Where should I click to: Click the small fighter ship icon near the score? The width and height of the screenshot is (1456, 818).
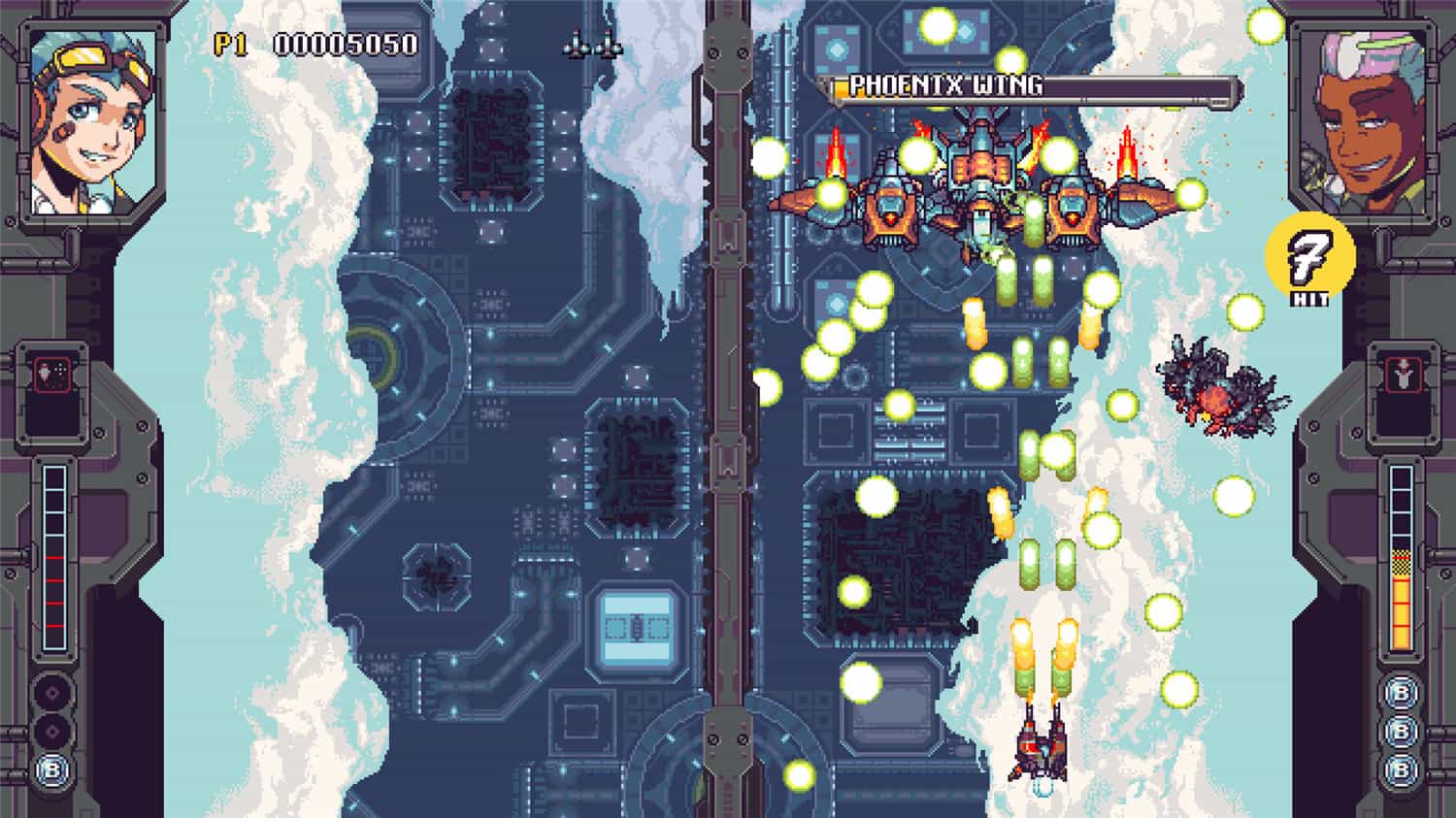point(592,46)
